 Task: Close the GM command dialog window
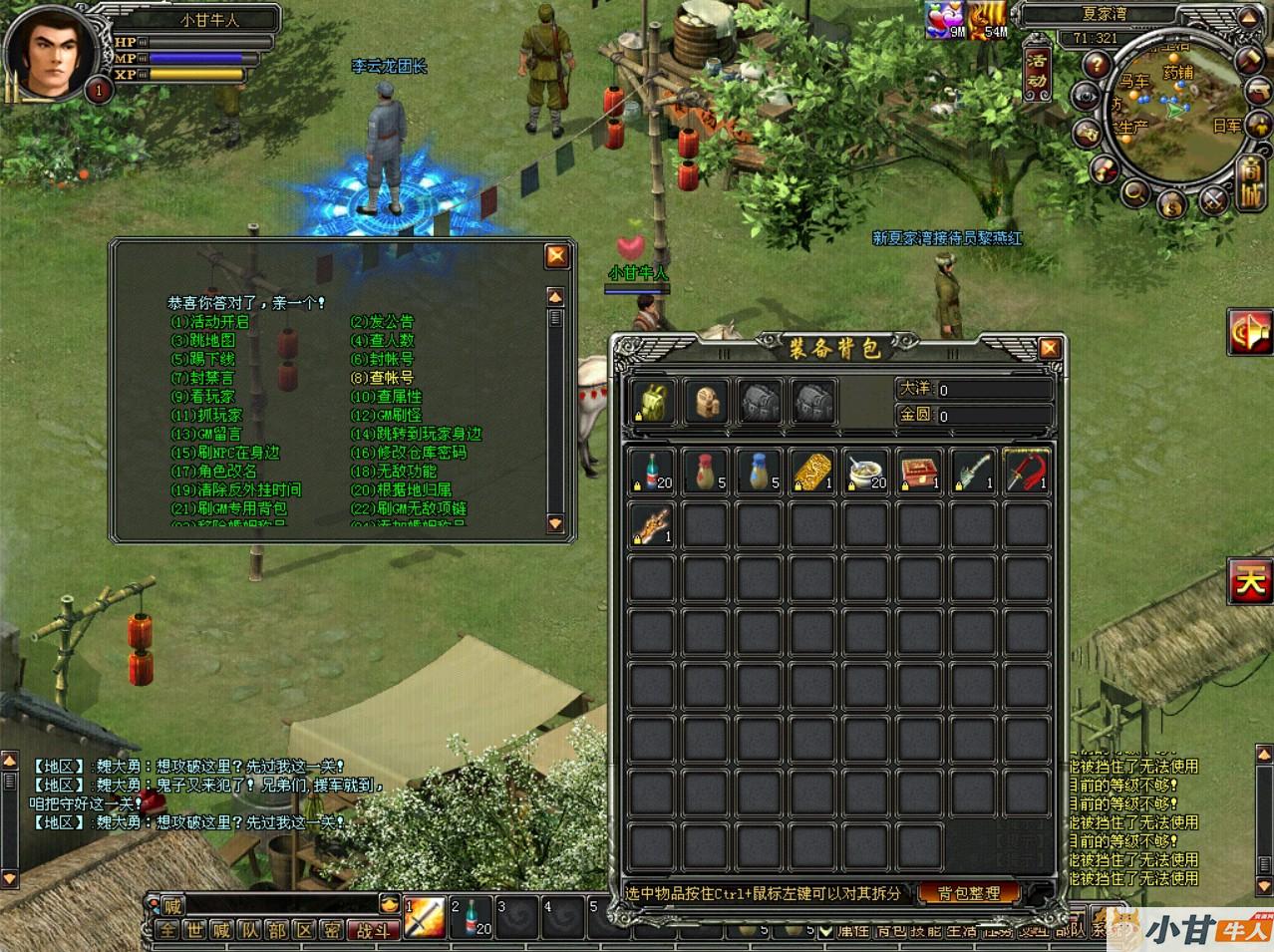556,255
